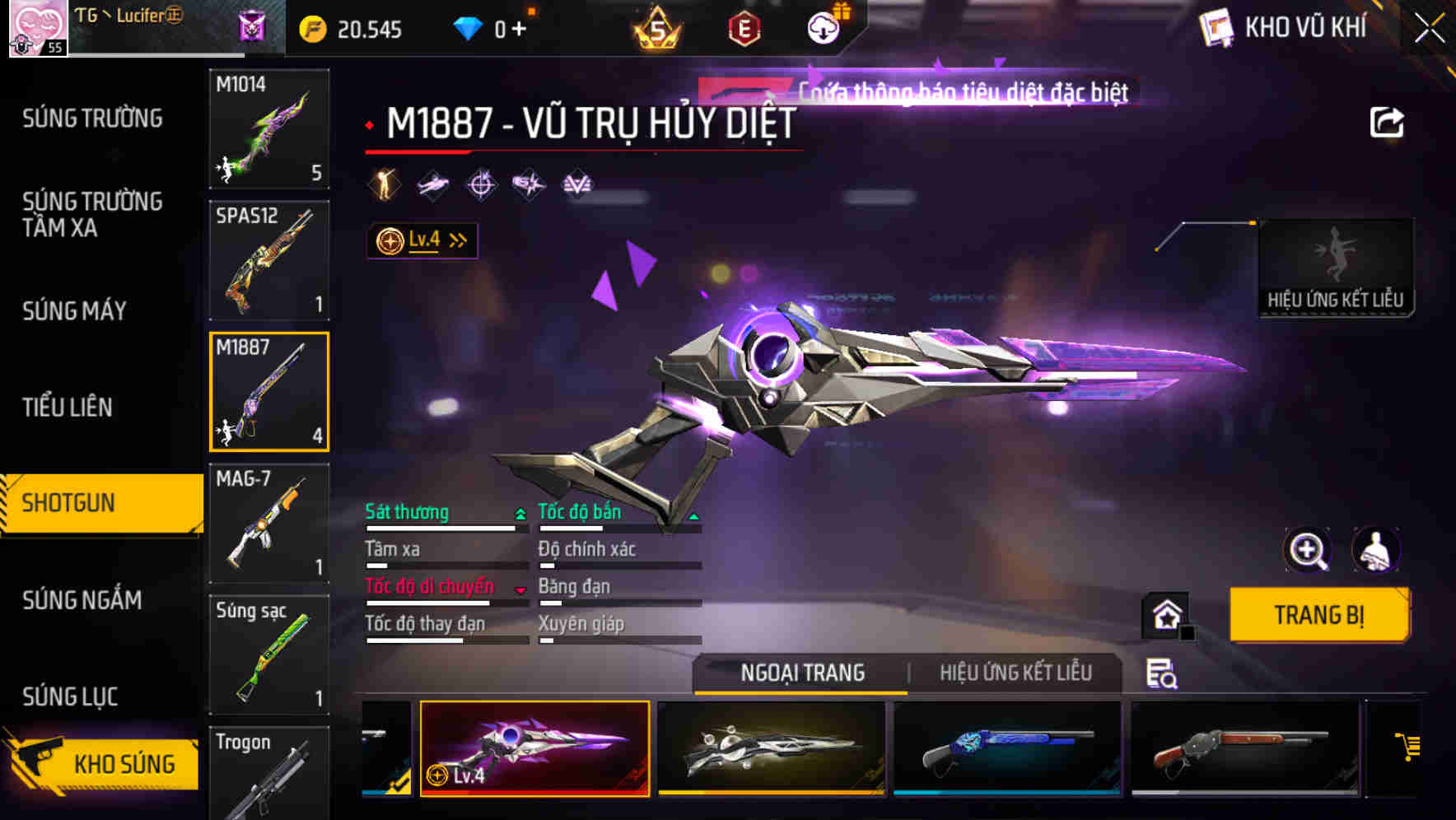Screen dimensions: 1456x820
Task: Open the weapon details document icon
Action: click(1161, 673)
